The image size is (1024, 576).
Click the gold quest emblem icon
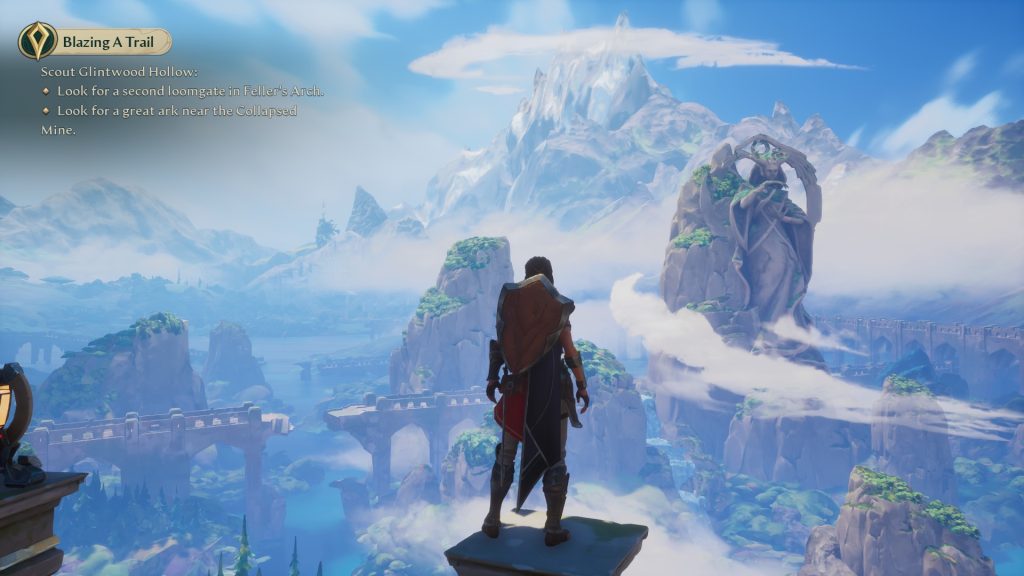tap(37, 41)
